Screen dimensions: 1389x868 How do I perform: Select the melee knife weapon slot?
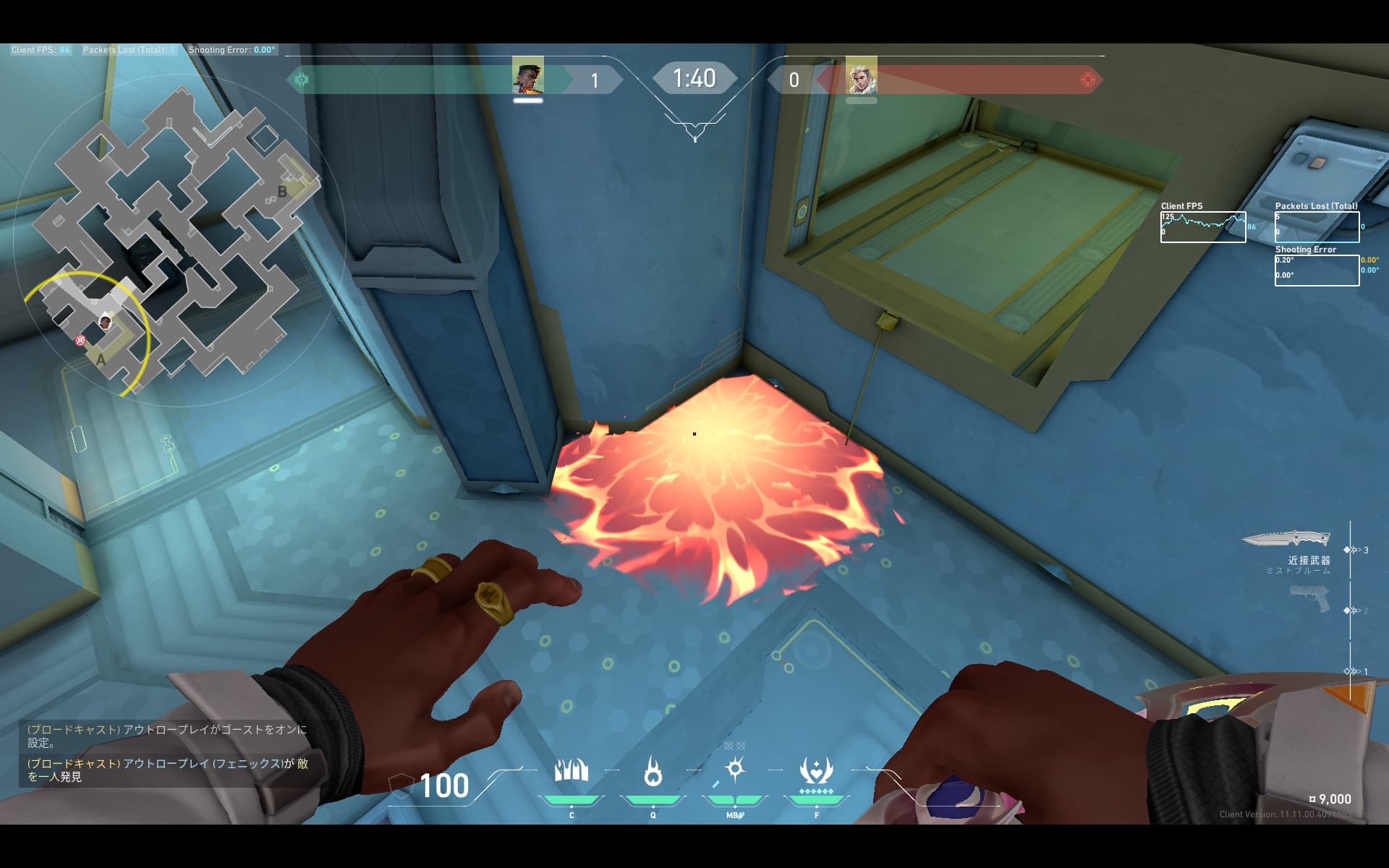[x=1286, y=539]
